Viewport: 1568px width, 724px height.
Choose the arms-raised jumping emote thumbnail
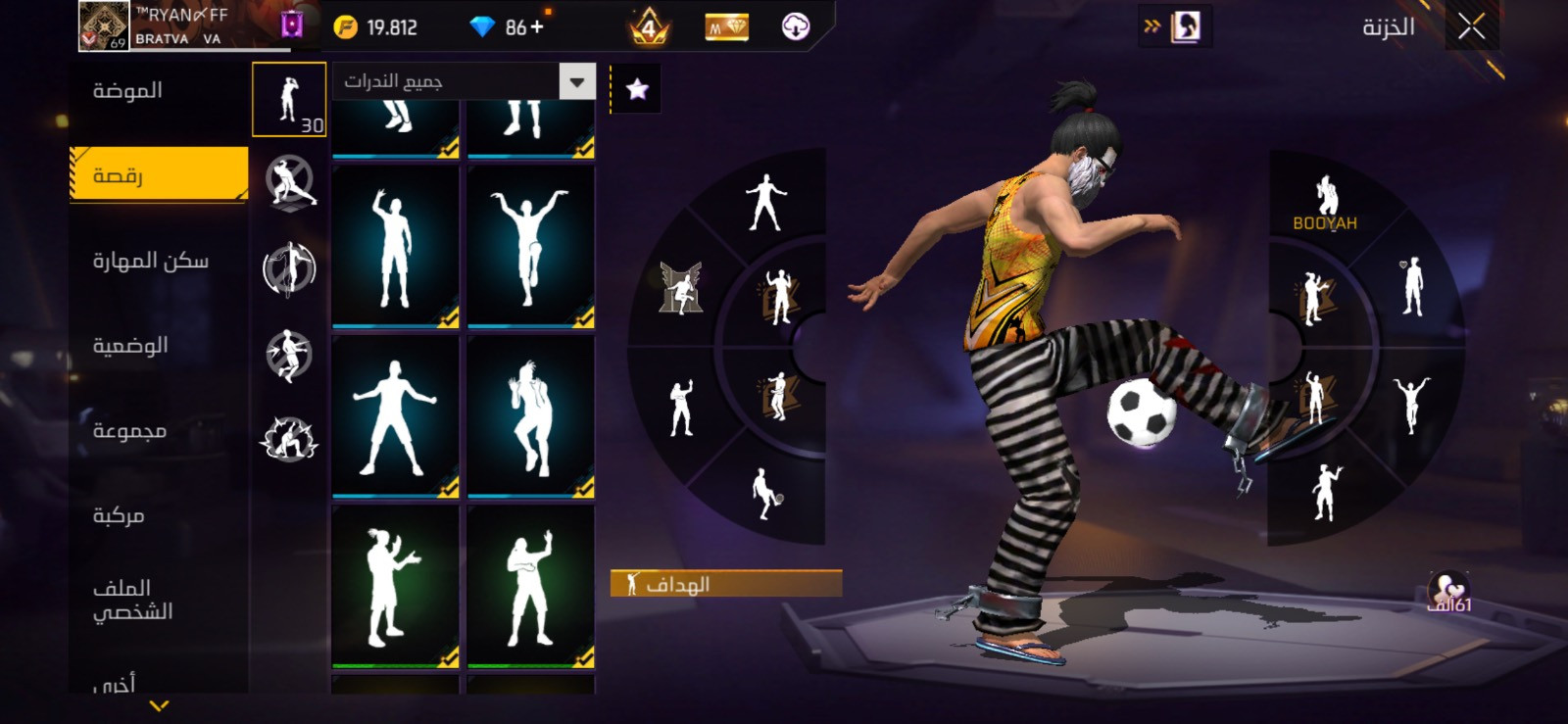530,246
